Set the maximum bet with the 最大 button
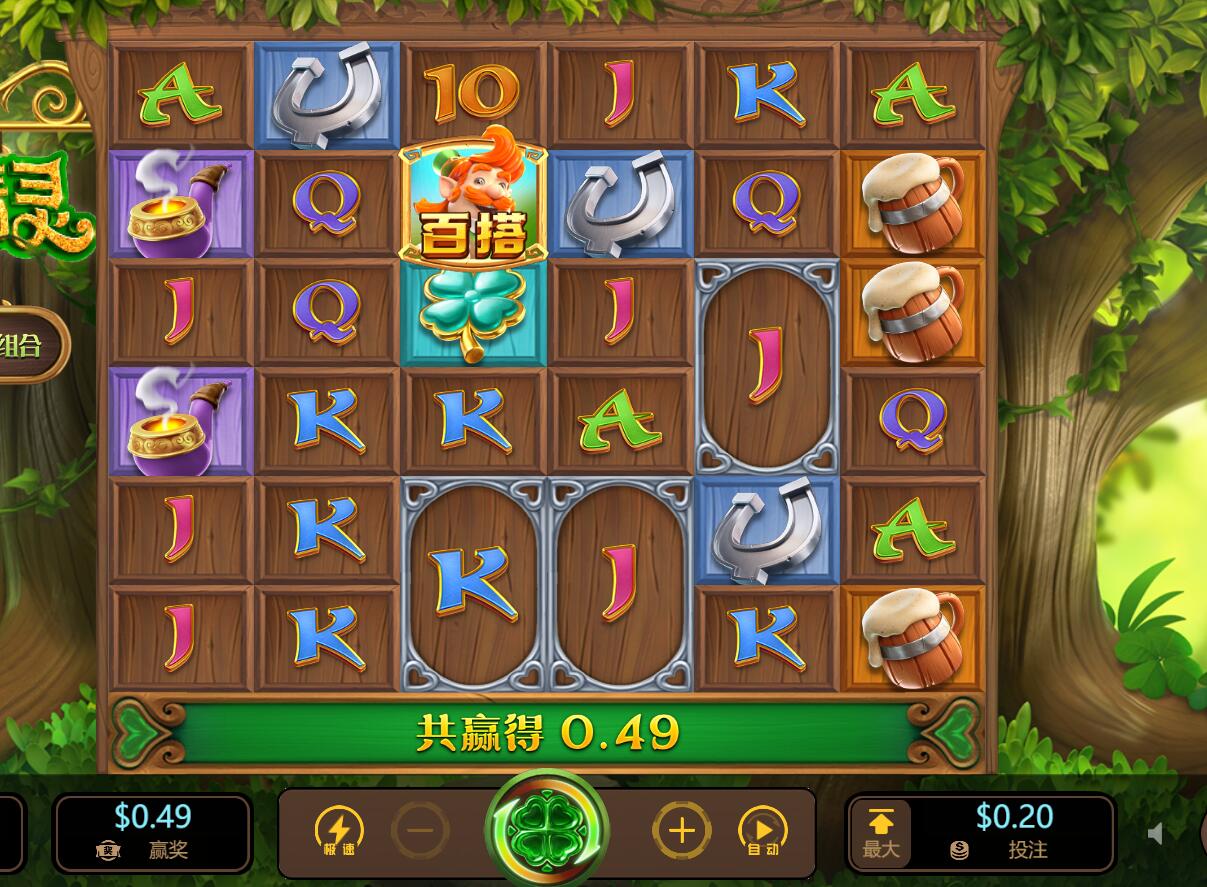The height and width of the screenshot is (887, 1207). [880, 832]
